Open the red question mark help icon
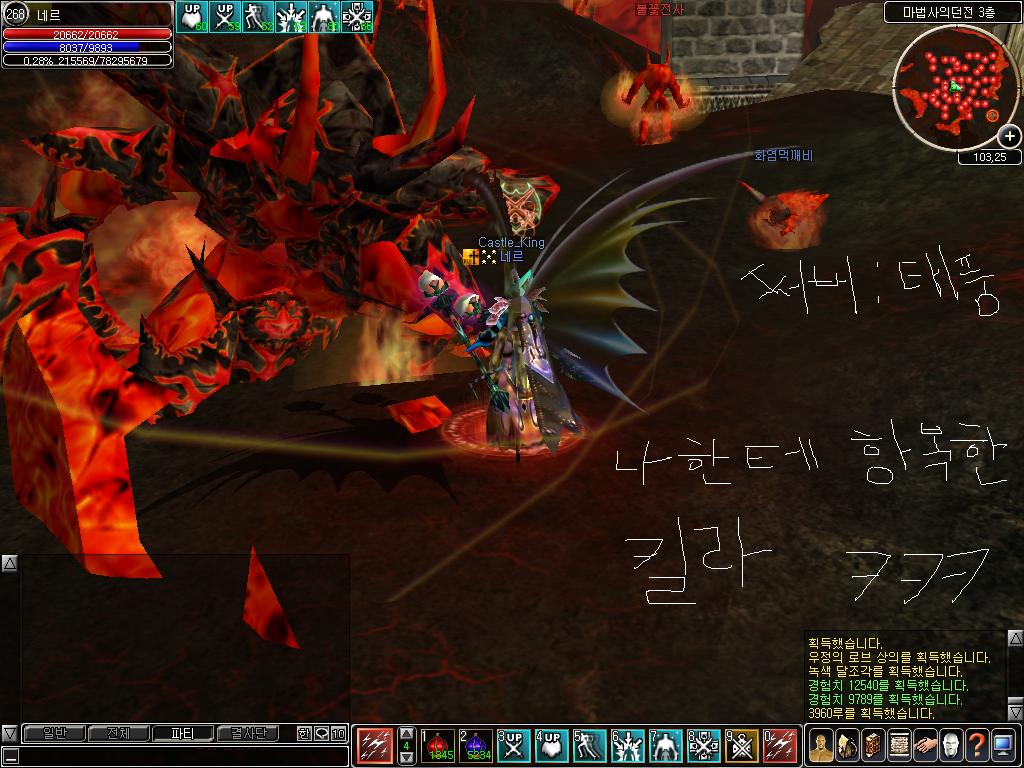Screen dimensions: 1024x768 click(x=977, y=744)
